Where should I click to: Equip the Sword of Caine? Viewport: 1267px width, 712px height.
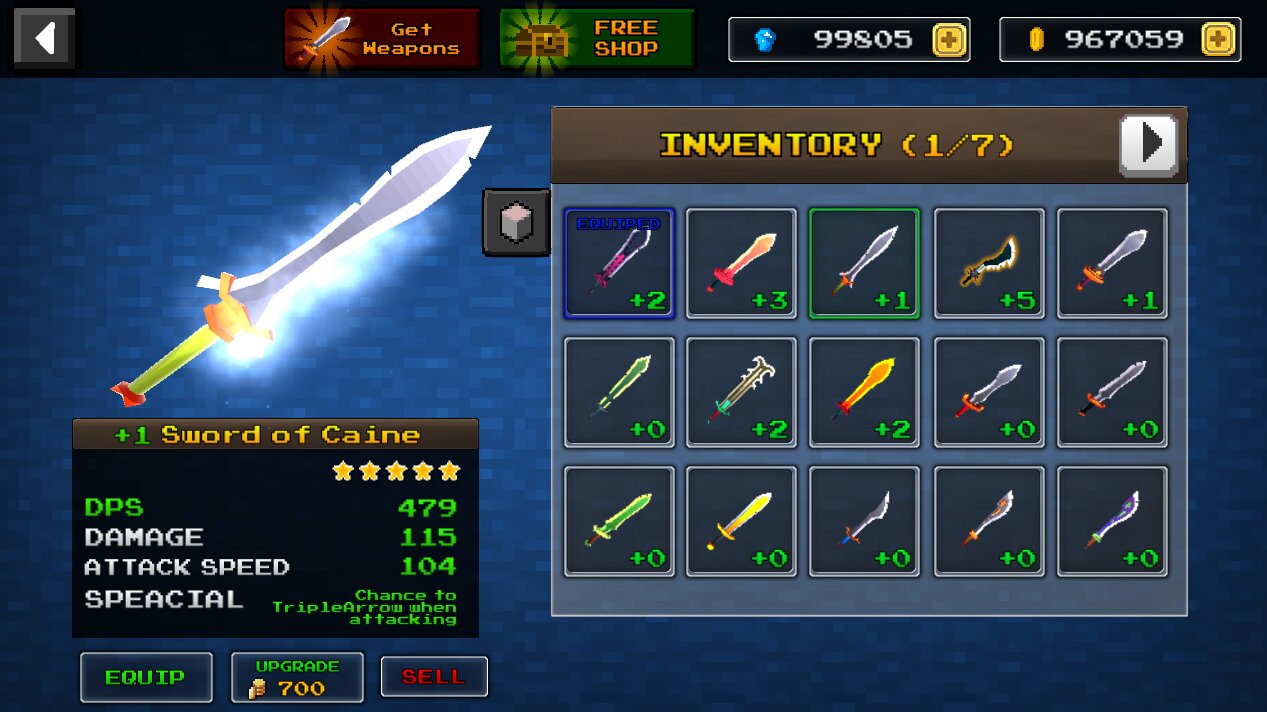point(146,677)
